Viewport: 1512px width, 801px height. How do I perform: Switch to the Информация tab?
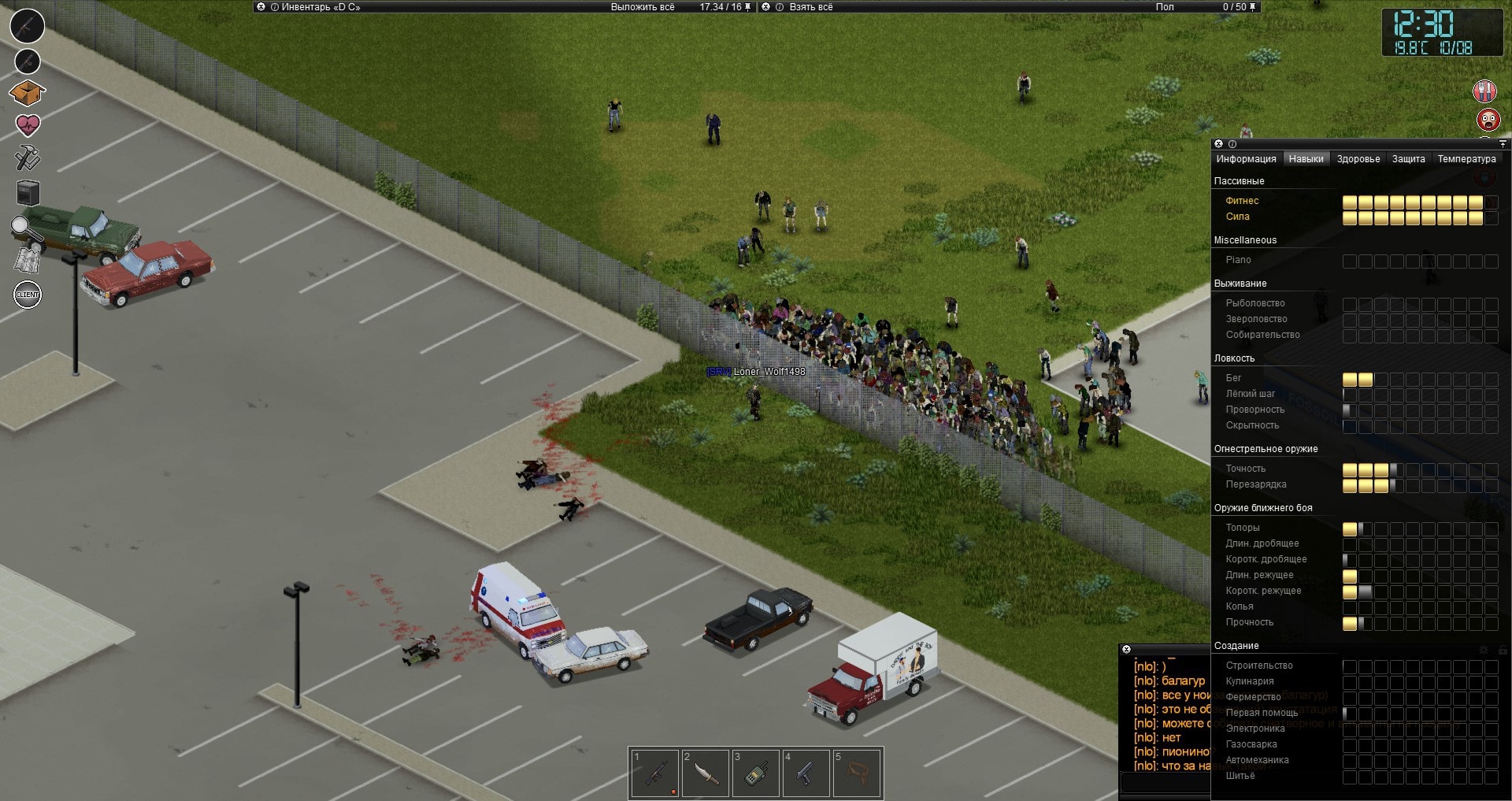(x=1246, y=159)
